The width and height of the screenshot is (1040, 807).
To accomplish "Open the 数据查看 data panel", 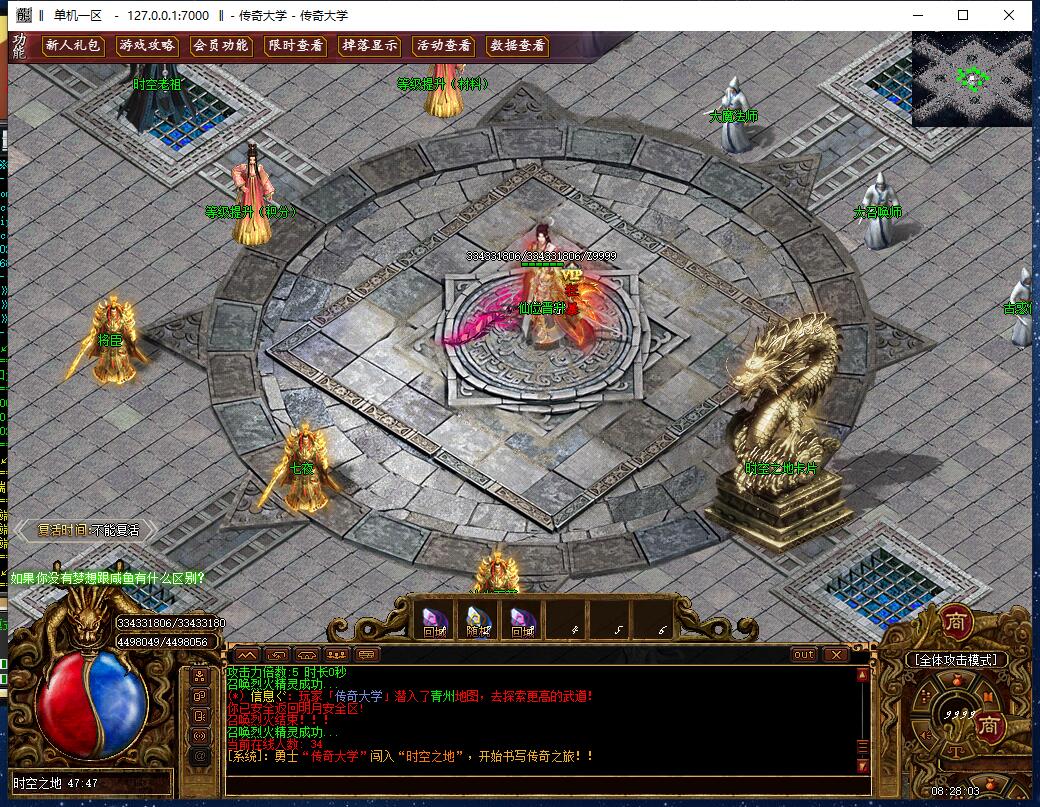I will (517, 46).
